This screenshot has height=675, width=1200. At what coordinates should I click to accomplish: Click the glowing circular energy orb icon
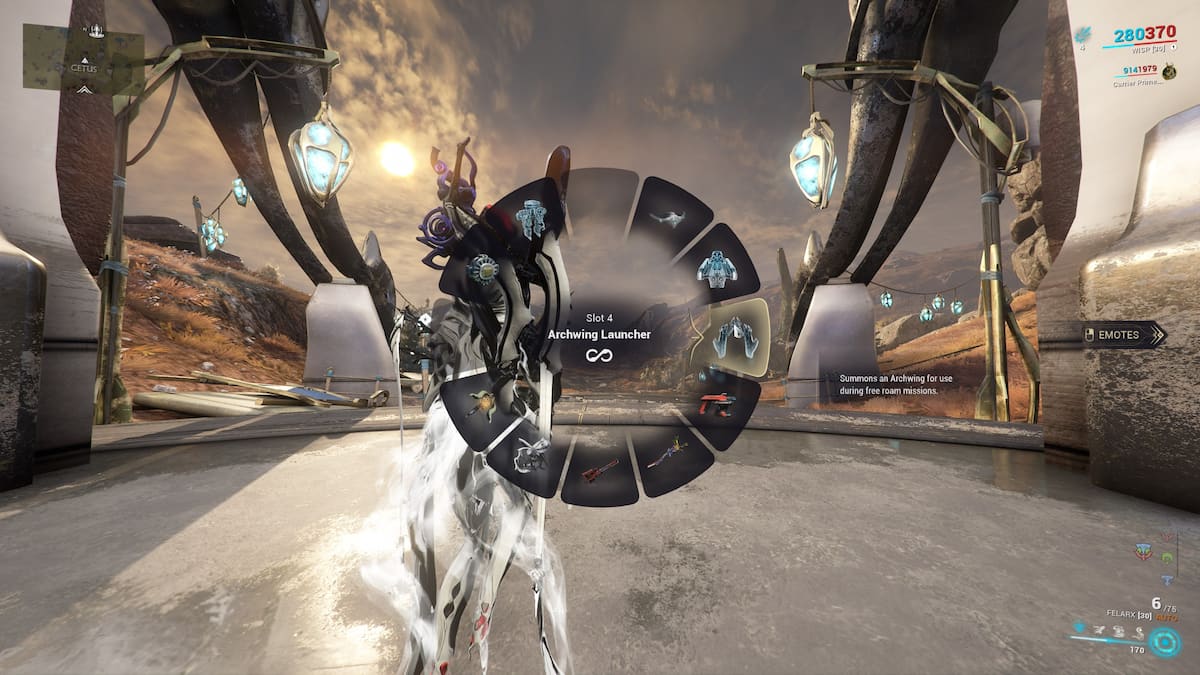tap(1164, 641)
